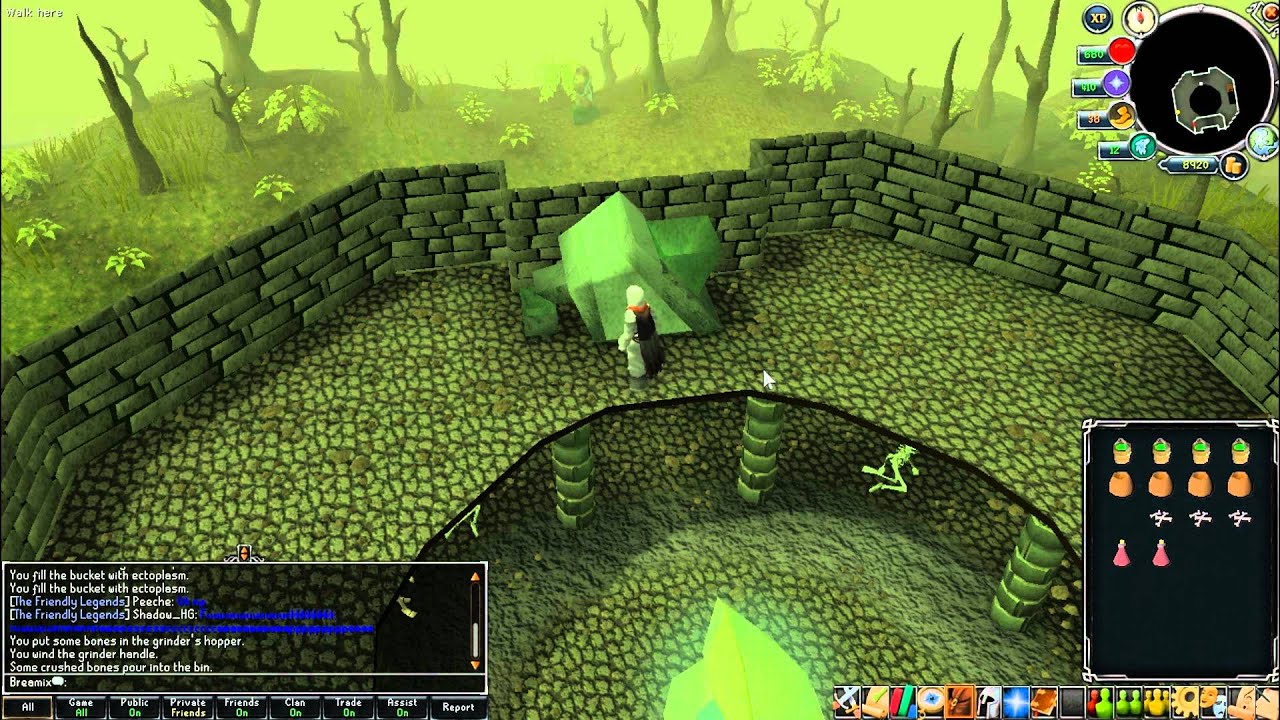Open the settings gear tab
This screenshot has width=1280, height=720.
tap(1188, 699)
